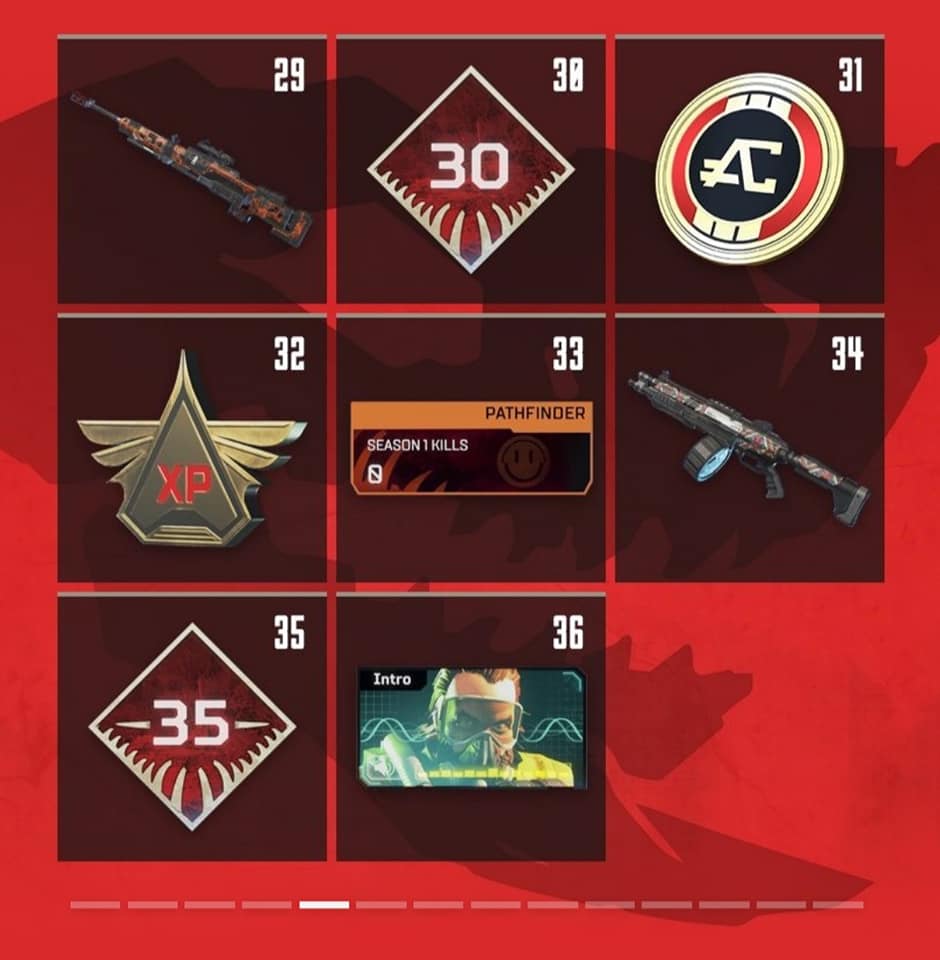Screen dimensions: 940x960
Task: Select the Apex Coins reward tile
Action: (x=749, y=170)
